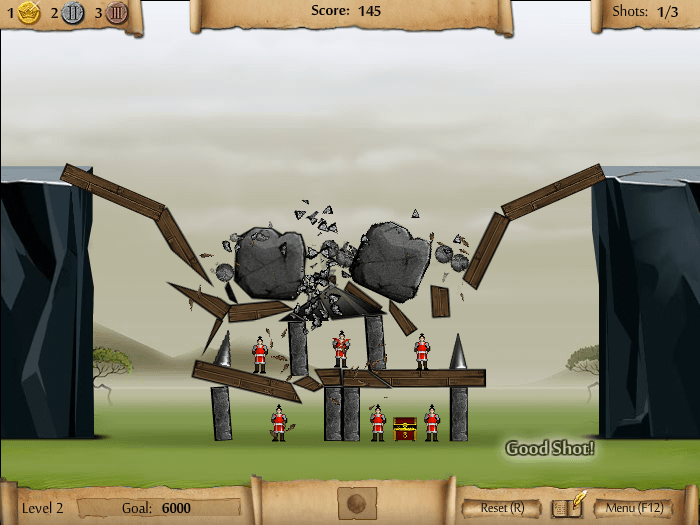700x525 pixels.
Task: Open the book and quill icon
Action: (569, 505)
